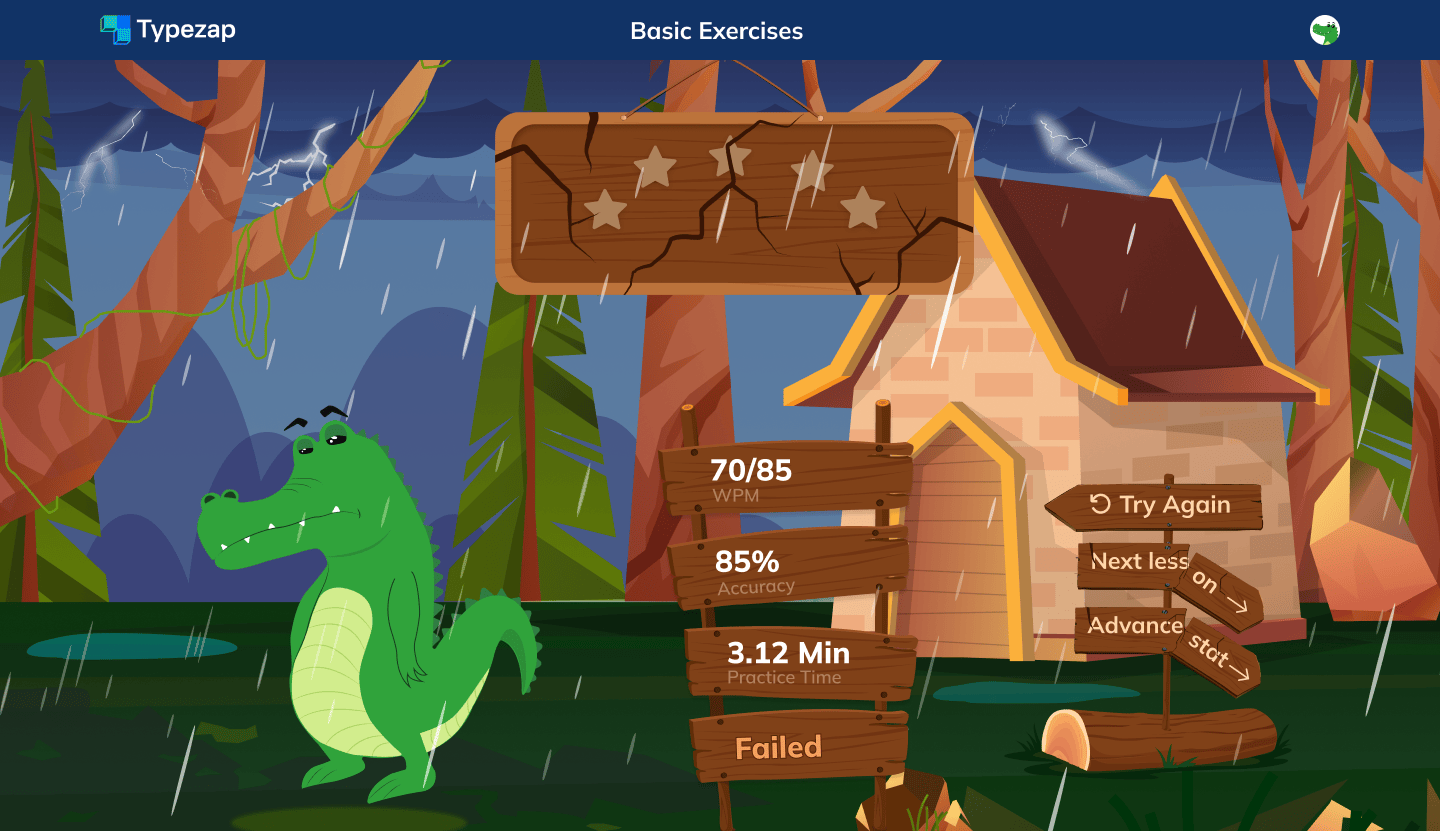1440x831 pixels.
Task: Open the Typezap home logo
Action: [168, 30]
